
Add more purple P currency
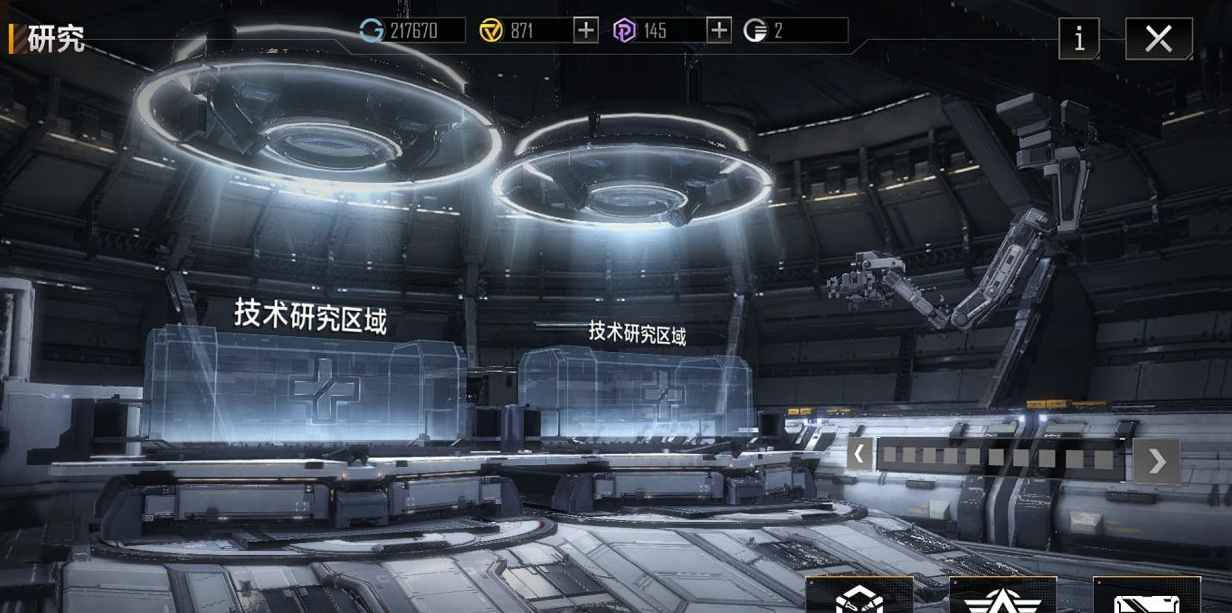tap(719, 31)
